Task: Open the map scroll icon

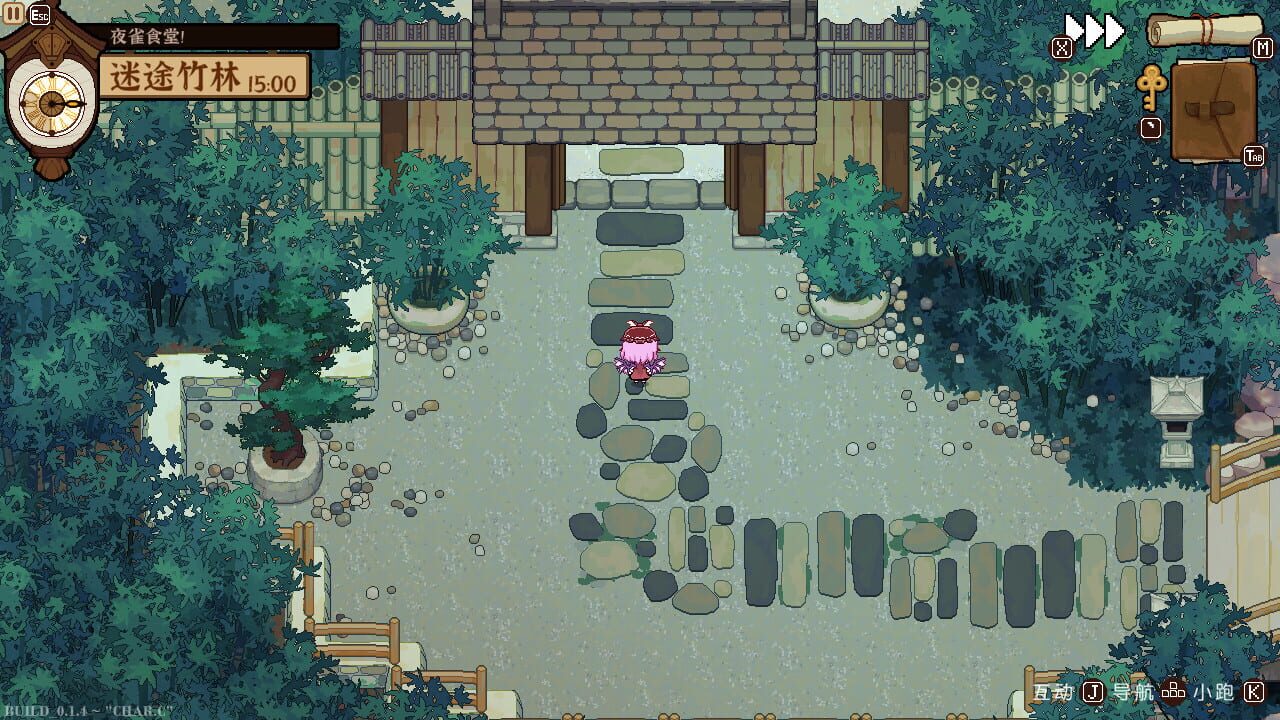Action: coord(1205,30)
